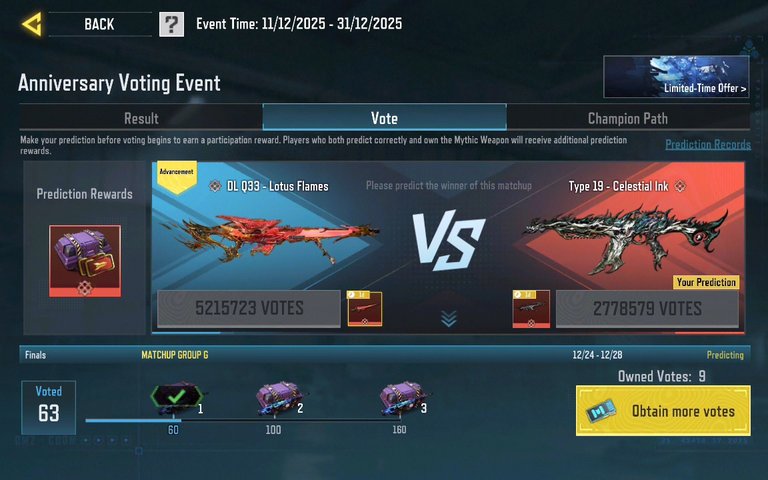Open the Prediction Records link
The width and height of the screenshot is (768, 480).
[707, 145]
